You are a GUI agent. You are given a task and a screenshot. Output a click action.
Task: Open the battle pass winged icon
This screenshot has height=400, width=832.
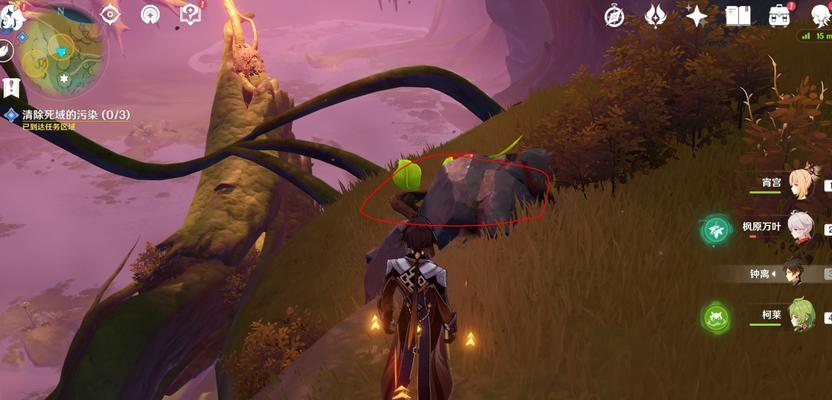(656, 15)
